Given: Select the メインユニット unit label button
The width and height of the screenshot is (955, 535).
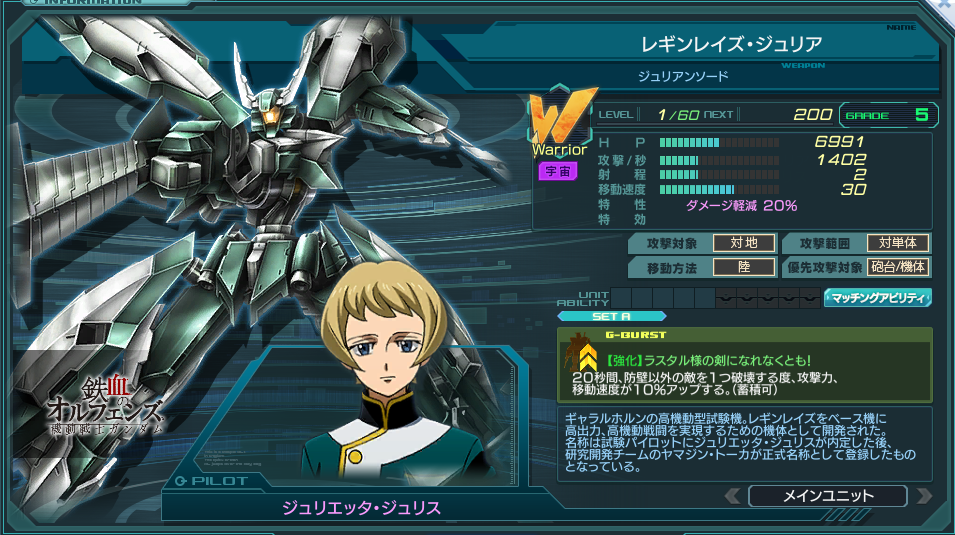Looking at the screenshot, I should click(x=827, y=496).
